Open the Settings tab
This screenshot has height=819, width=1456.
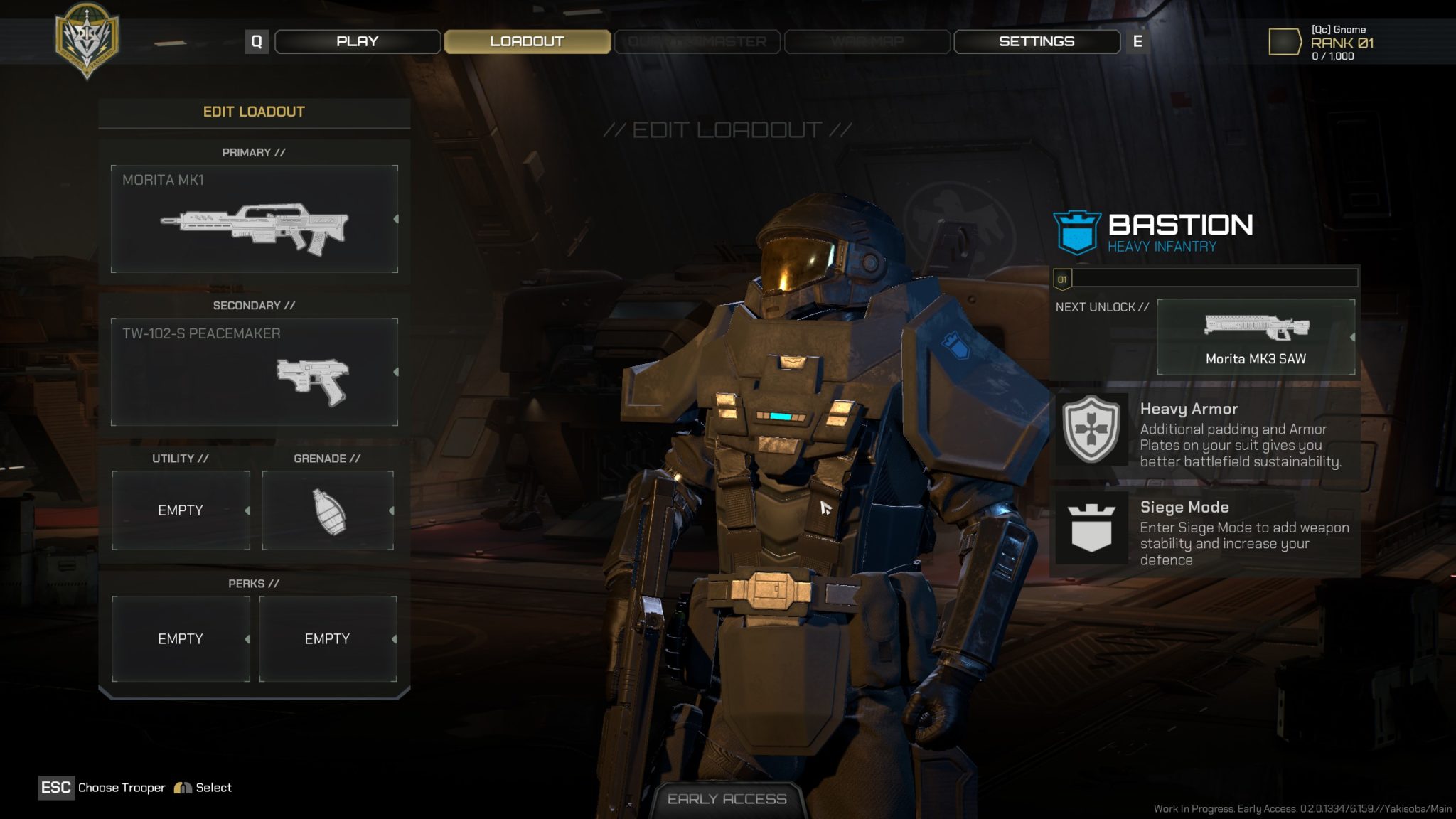coord(1036,41)
